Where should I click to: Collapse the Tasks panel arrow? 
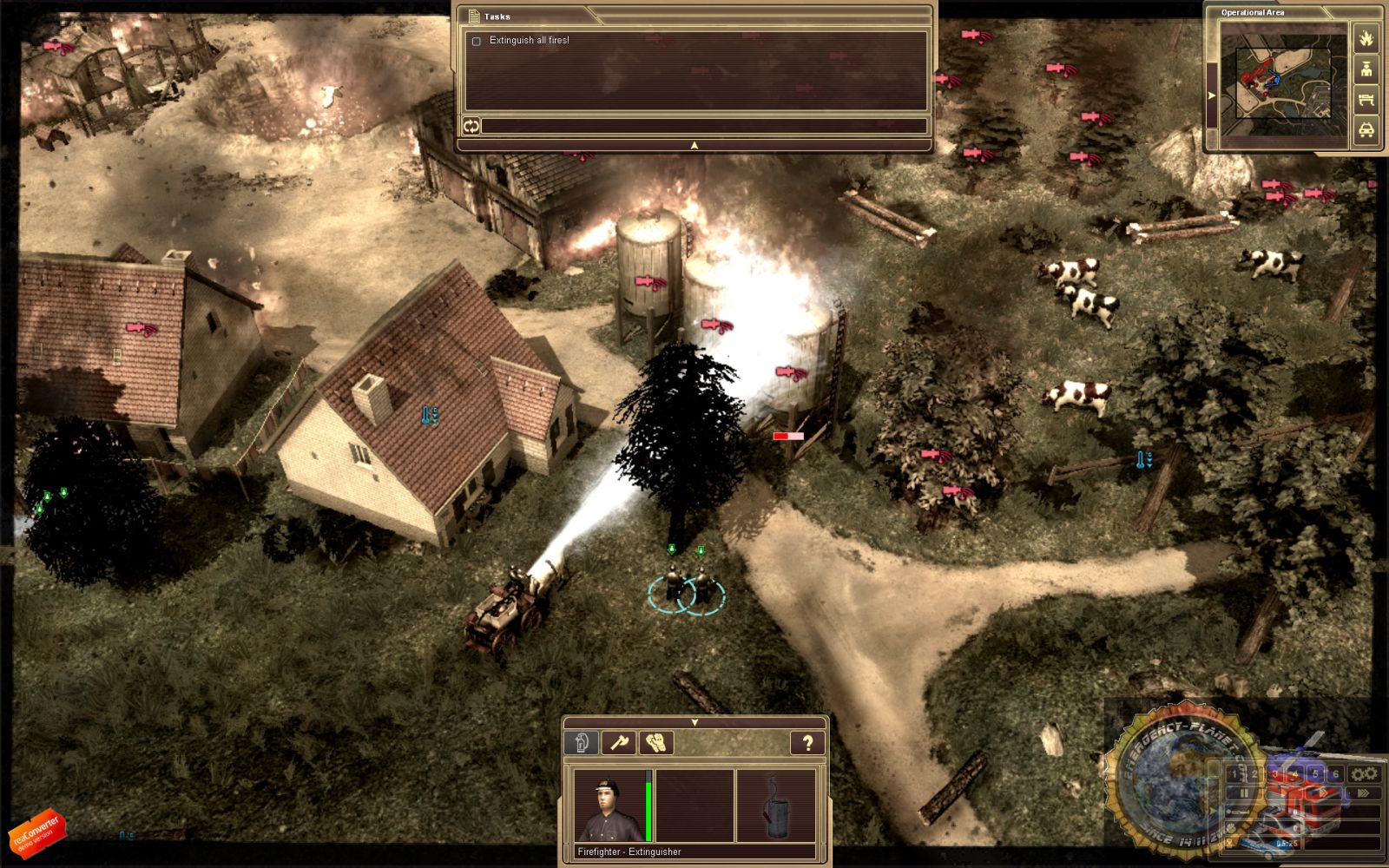click(694, 145)
